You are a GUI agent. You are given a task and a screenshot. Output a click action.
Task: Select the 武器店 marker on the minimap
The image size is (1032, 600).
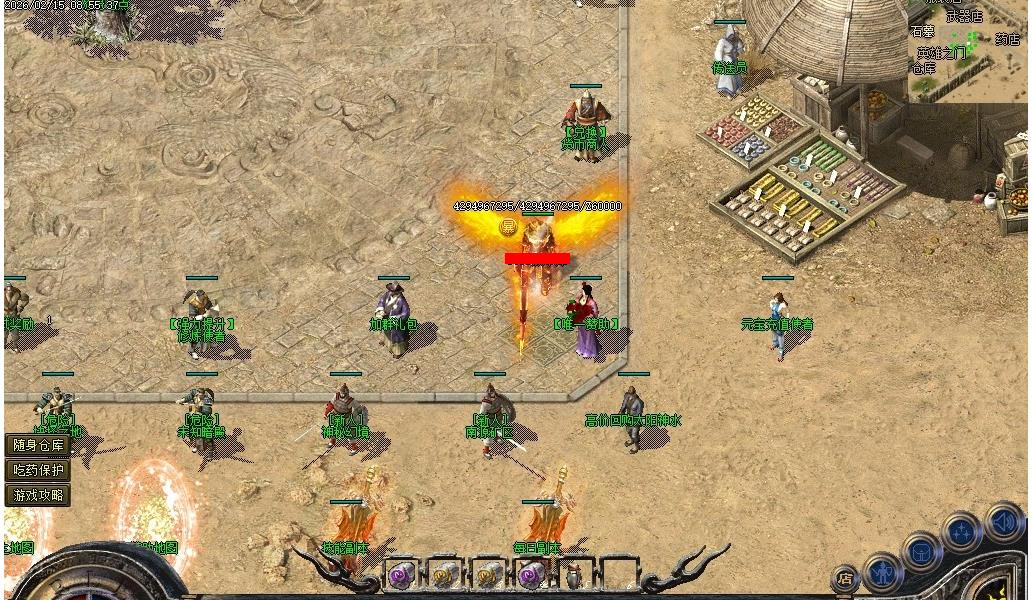pos(965,17)
